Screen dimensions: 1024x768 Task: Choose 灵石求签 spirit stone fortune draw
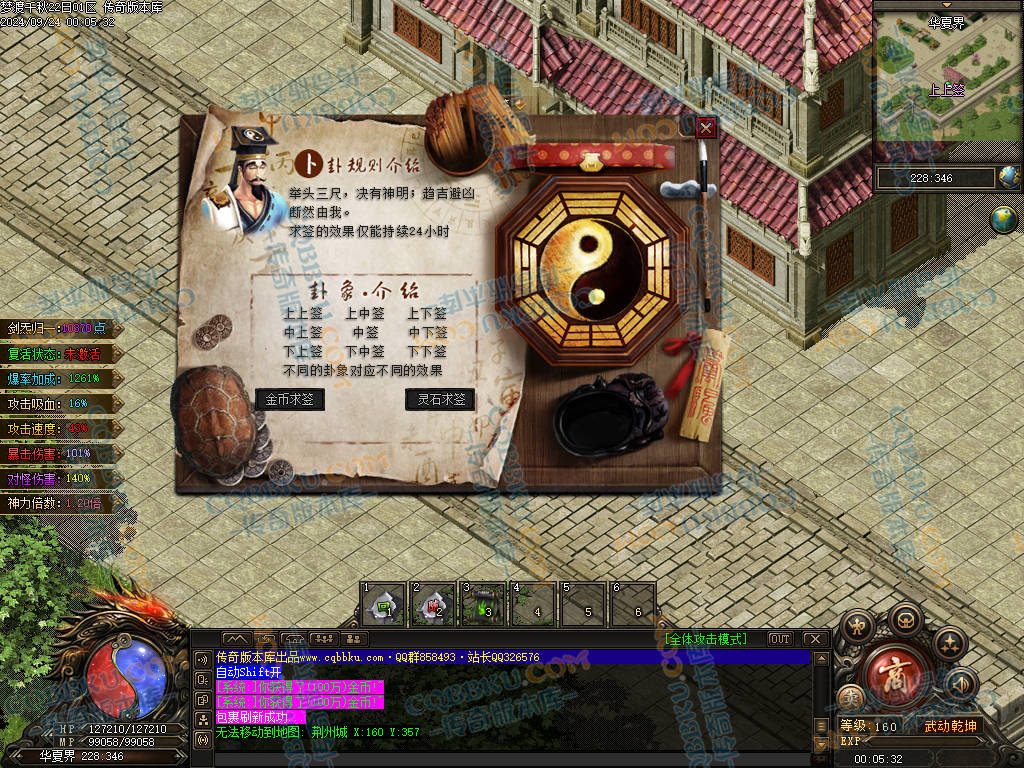[441, 399]
